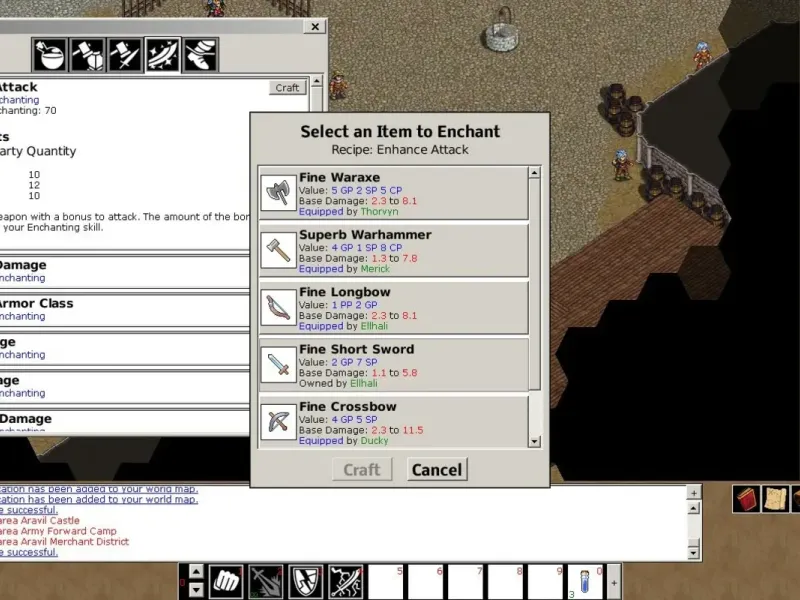Use the blue potion quickbar slot
Screen dimensions: 800x600
click(585, 580)
